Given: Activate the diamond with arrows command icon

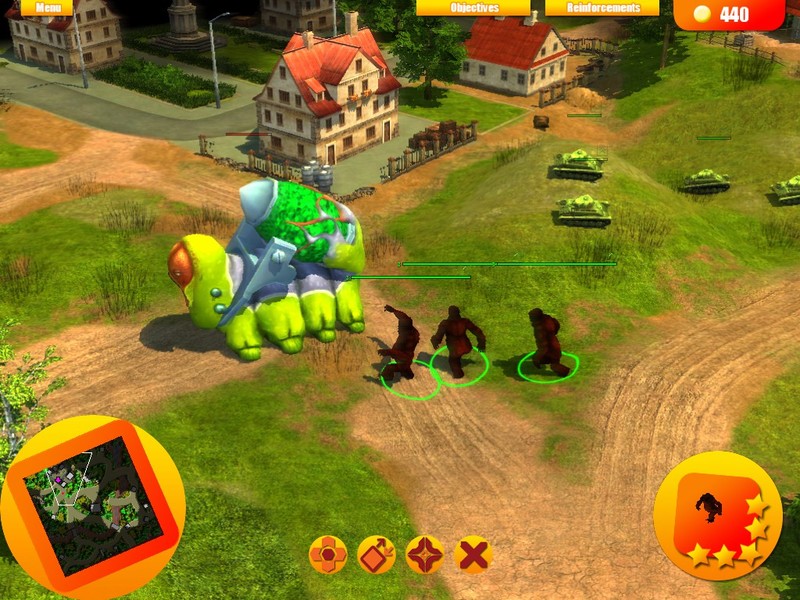Looking at the screenshot, I should pyautogui.click(x=376, y=554).
